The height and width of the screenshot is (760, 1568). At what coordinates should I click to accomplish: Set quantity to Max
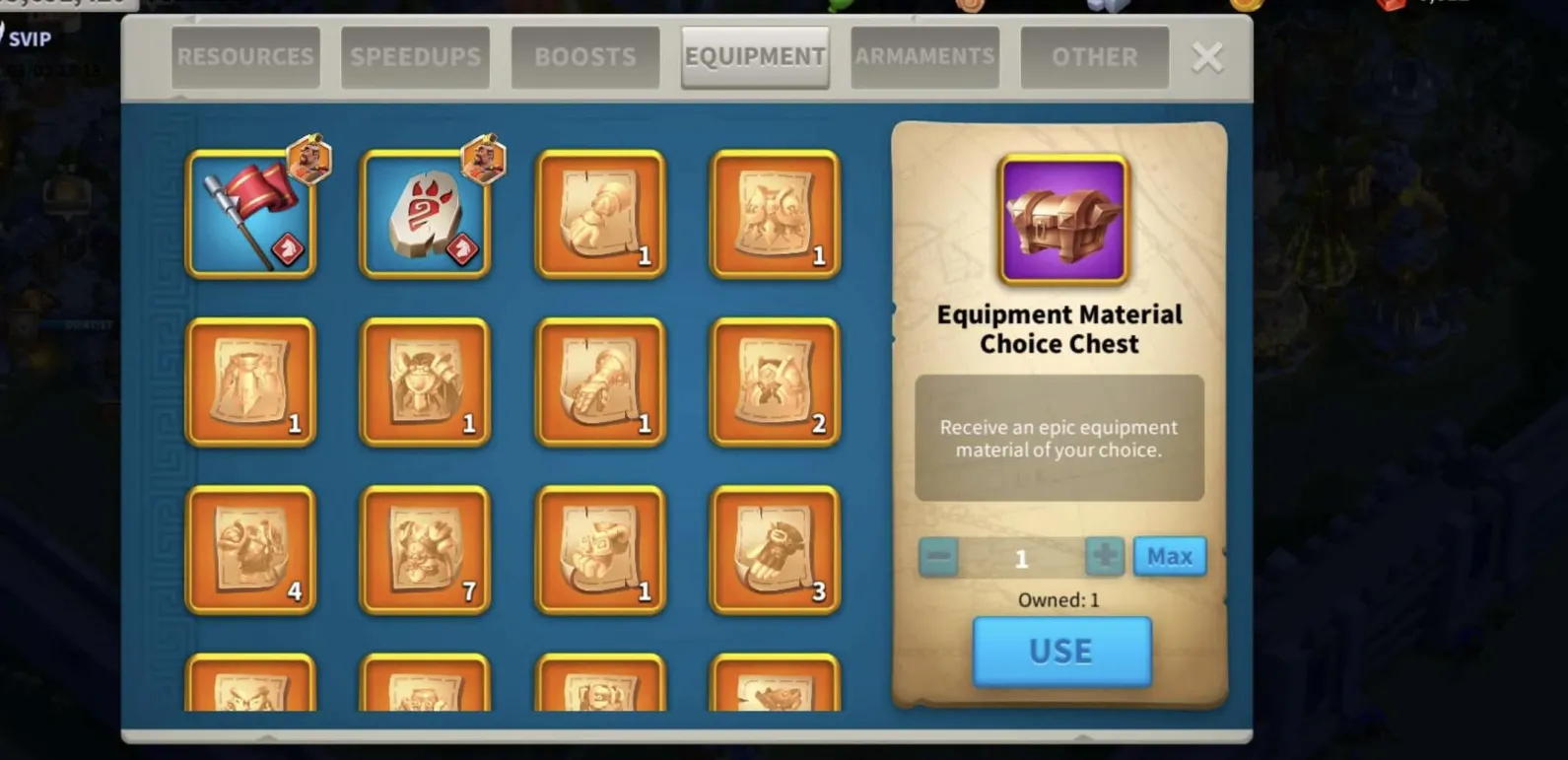tap(1169, 557)
